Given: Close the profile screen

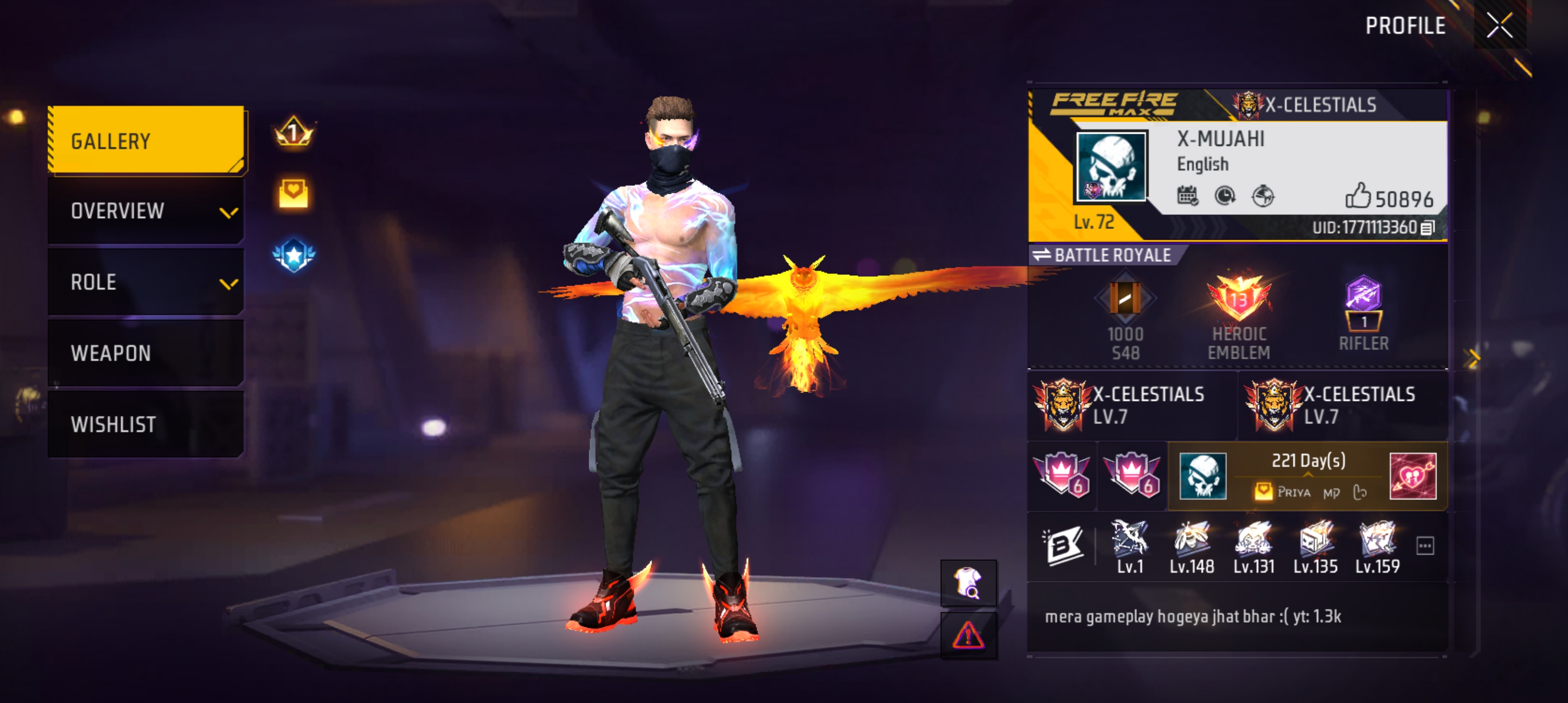Looking at the screenshot, I should coord(1499,25).
